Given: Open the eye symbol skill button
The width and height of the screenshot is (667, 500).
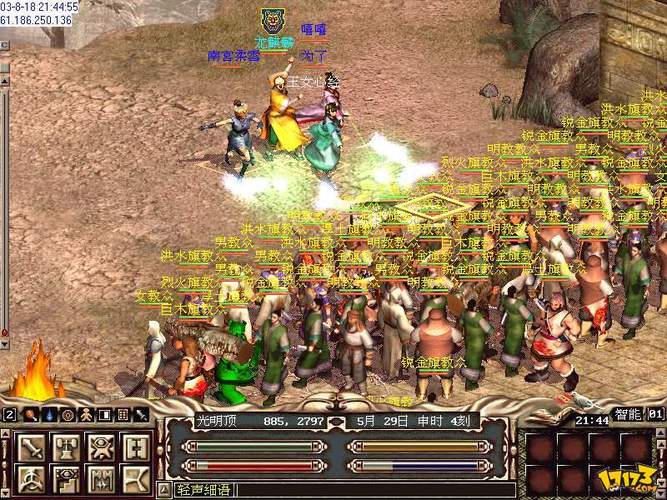Looking at the screenshot, I should [99, 447].
